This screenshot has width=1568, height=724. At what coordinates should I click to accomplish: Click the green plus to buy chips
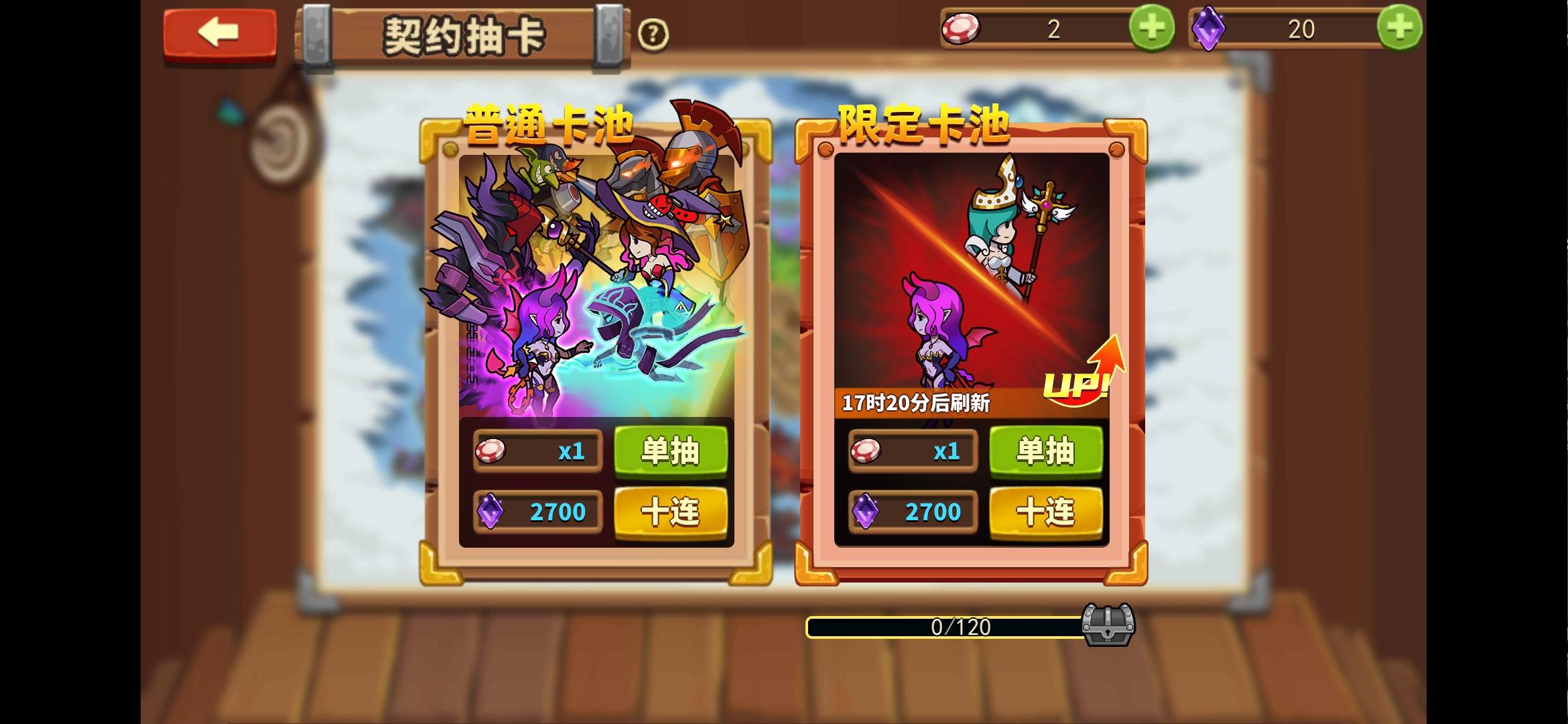click(1151, 28)
